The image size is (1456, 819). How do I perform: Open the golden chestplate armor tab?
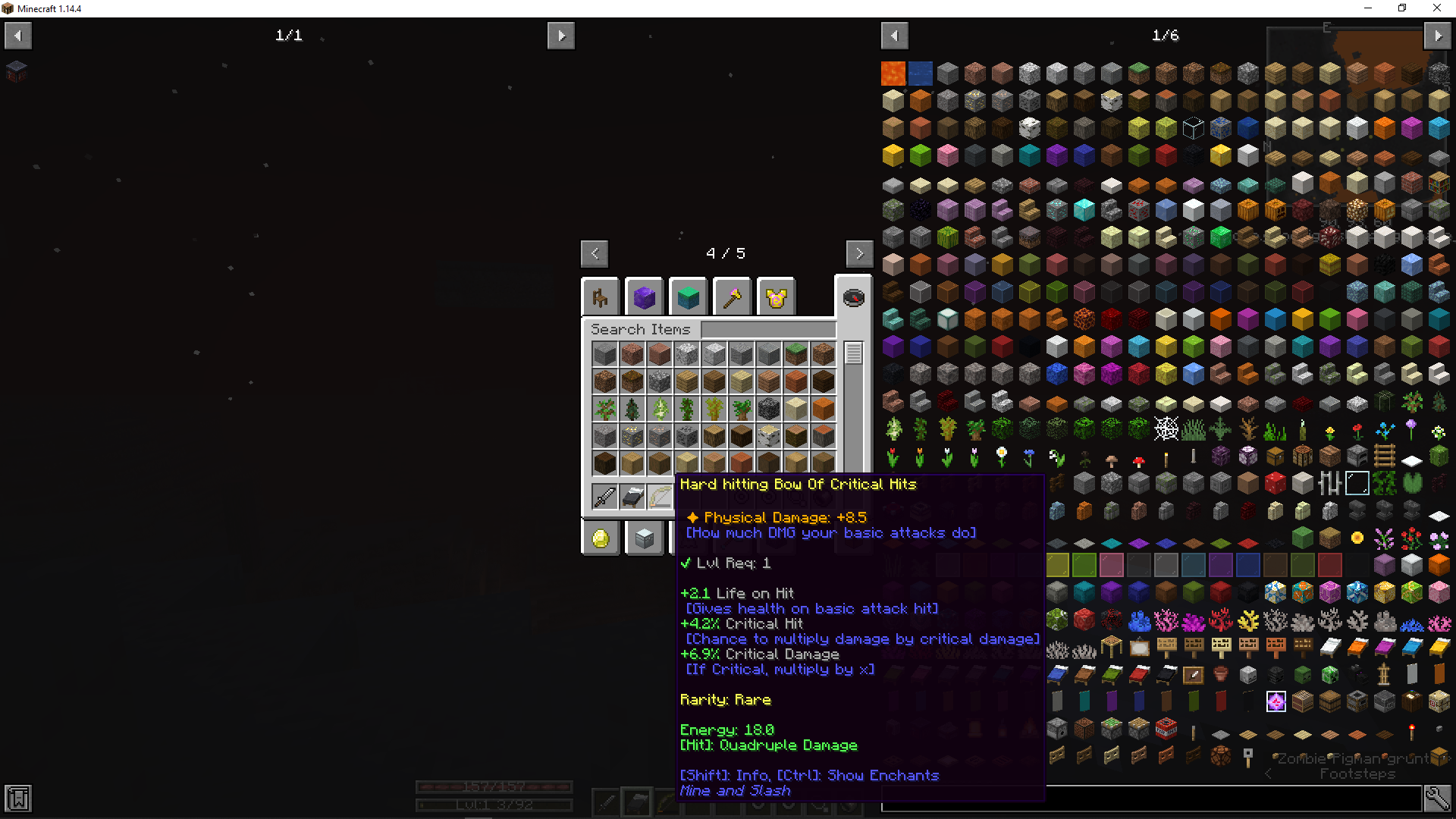click(775, 297)
